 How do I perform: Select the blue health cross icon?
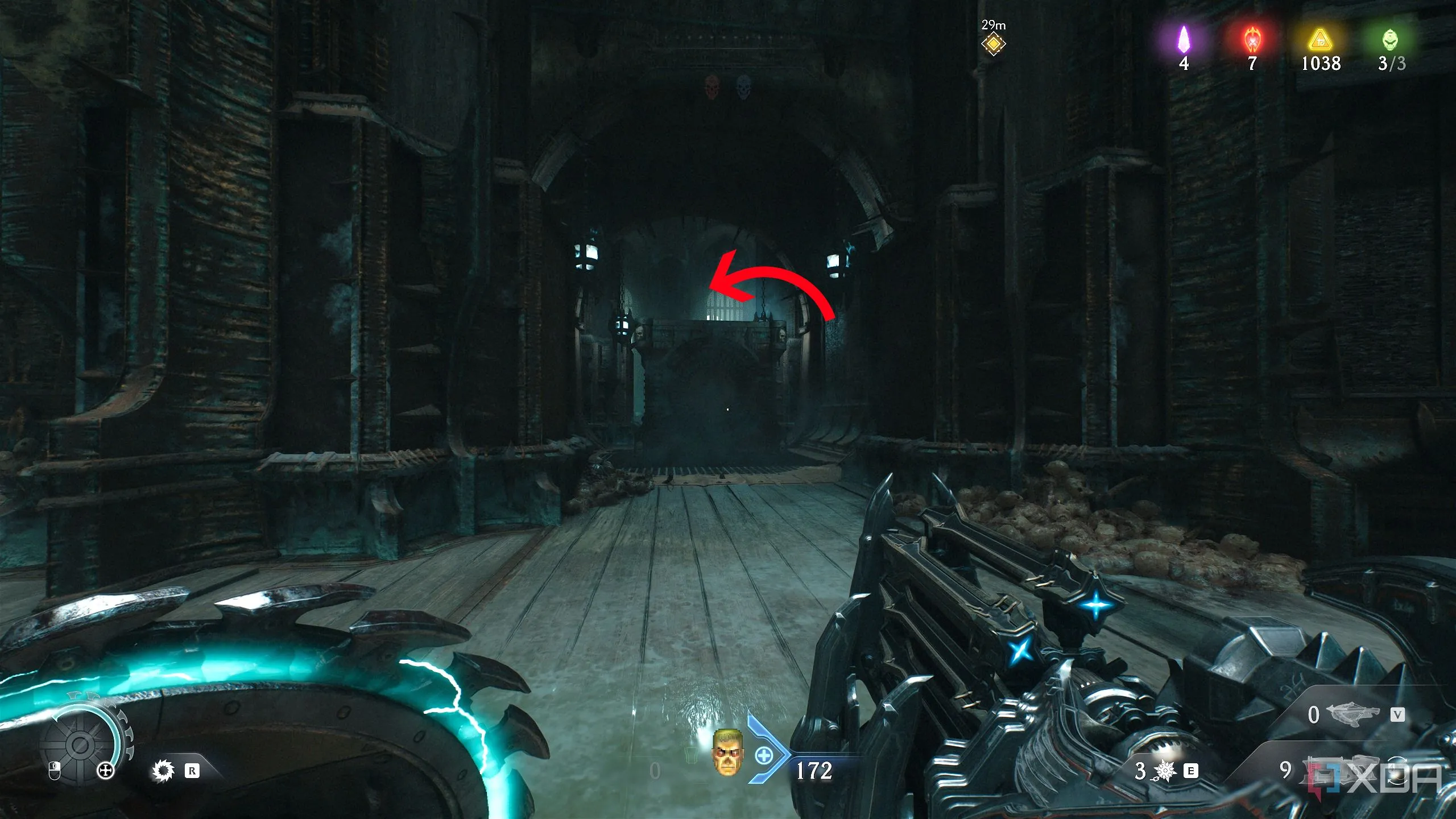pos(764,756)
